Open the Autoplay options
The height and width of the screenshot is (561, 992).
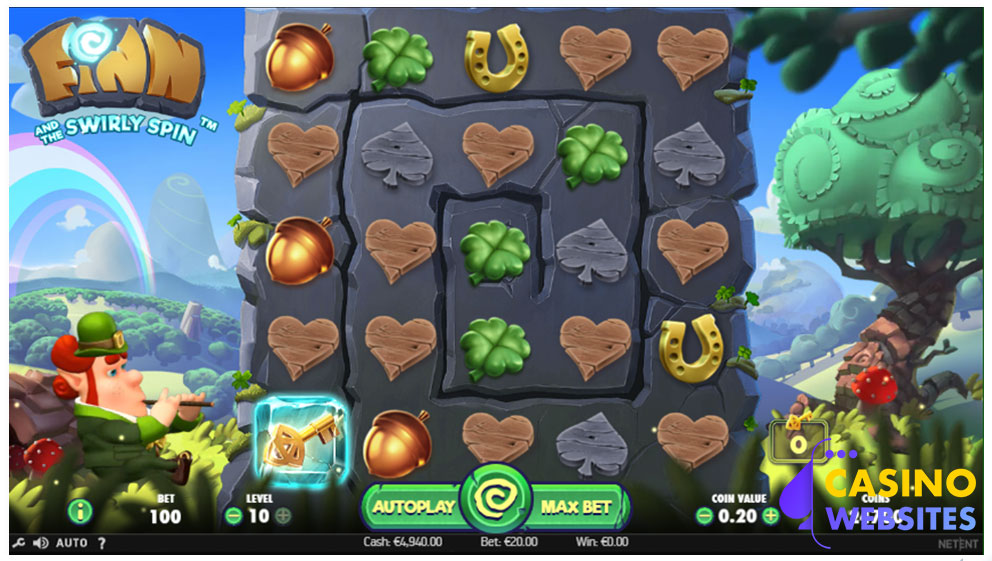tap(412, 506)
